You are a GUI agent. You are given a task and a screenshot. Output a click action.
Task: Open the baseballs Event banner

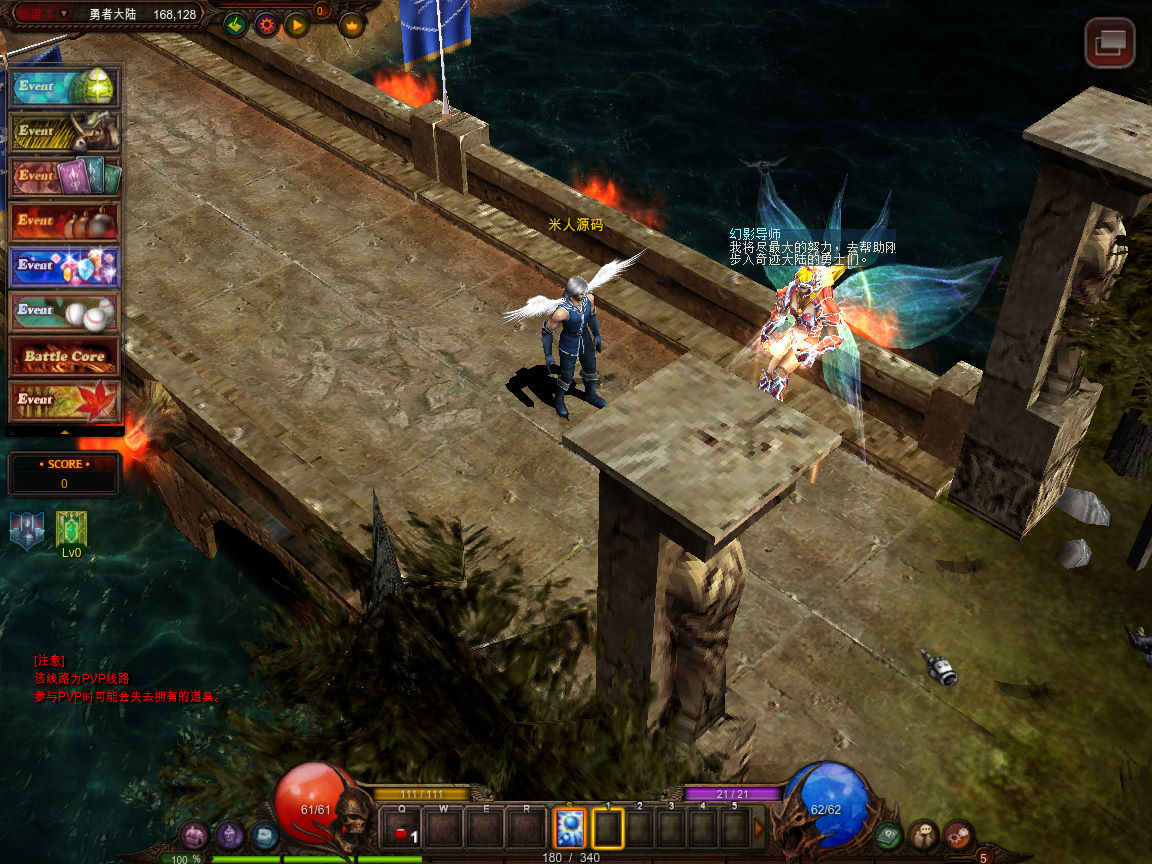click(x=65, y=312)
